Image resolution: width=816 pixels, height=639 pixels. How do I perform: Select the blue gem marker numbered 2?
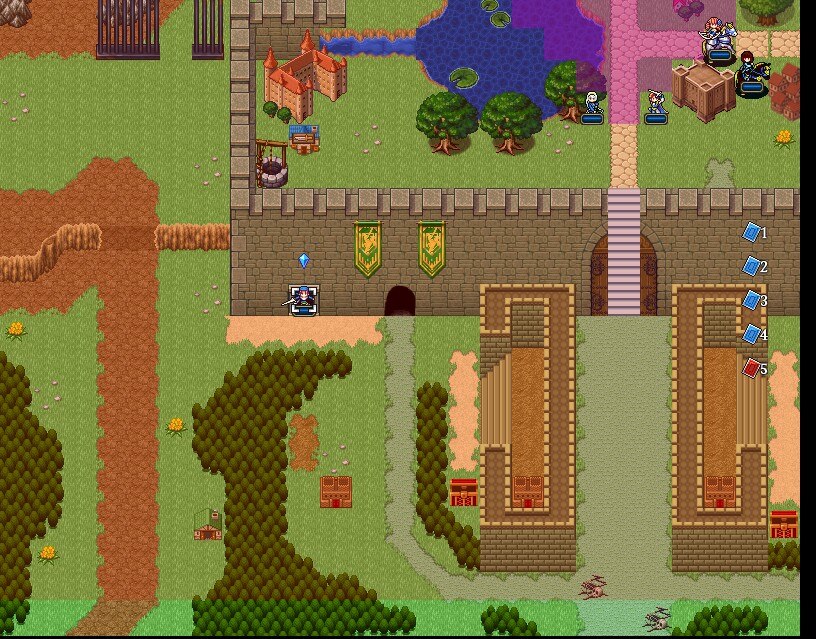point(752,267)
